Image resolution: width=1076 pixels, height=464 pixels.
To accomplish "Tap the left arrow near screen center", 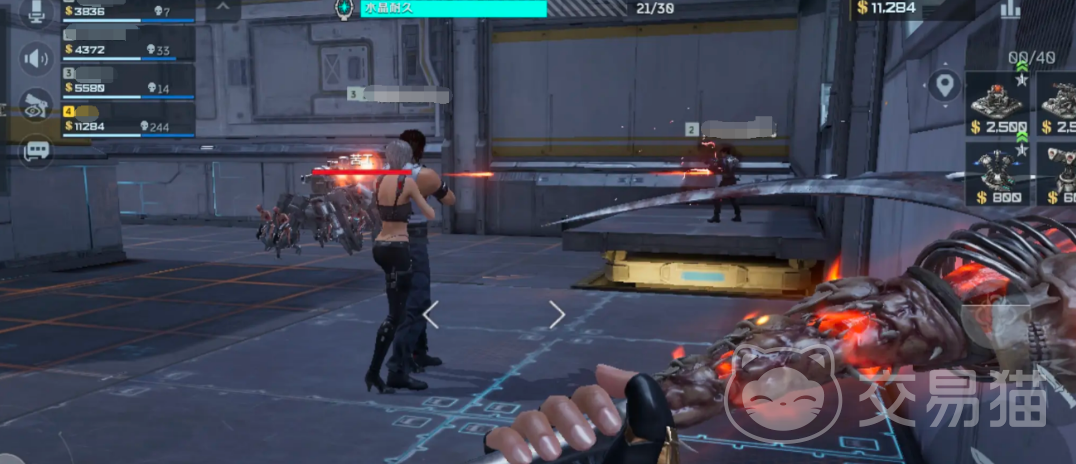I will click(431, 315).
